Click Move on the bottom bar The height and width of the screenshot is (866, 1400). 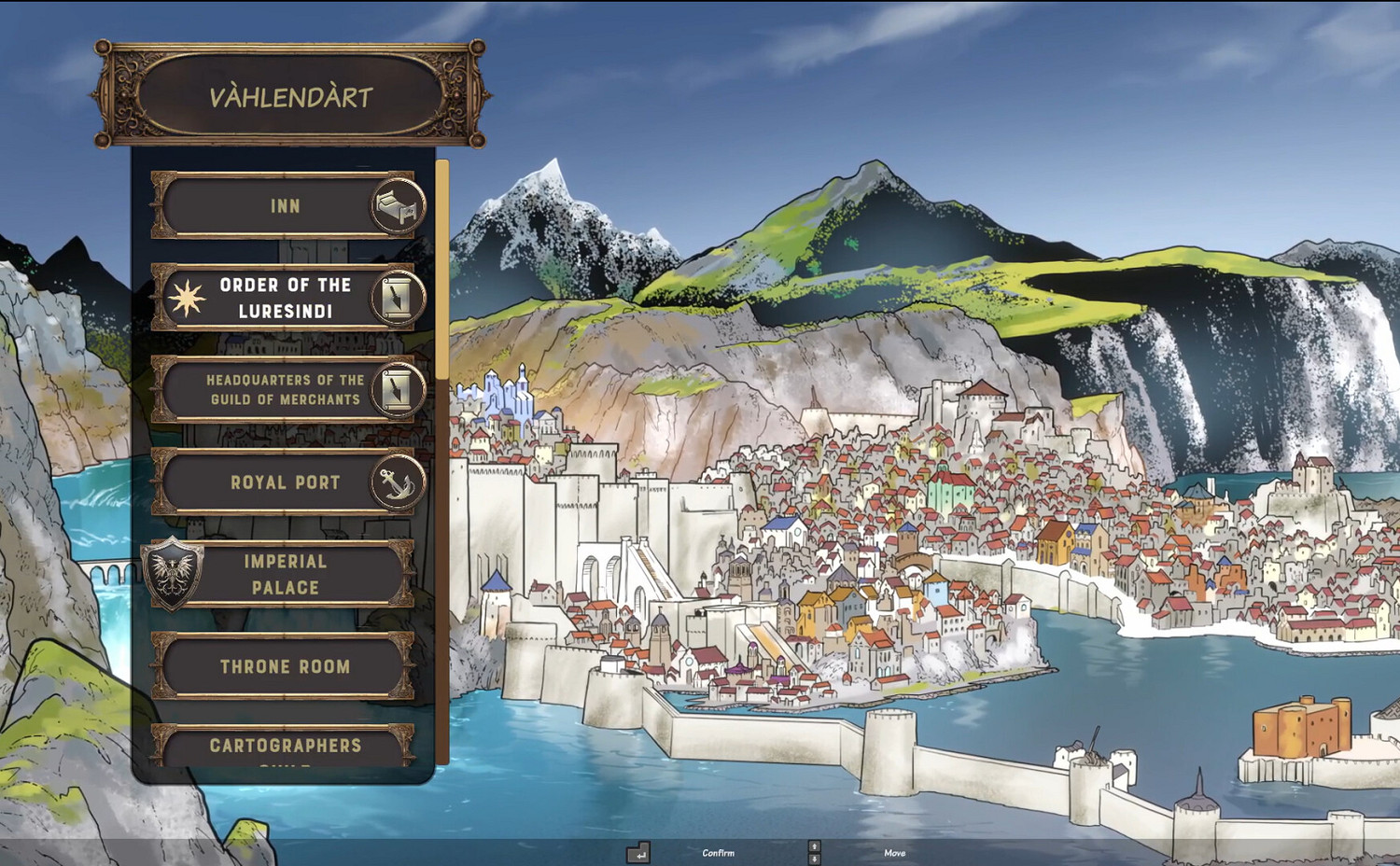(x=895, y=852)
